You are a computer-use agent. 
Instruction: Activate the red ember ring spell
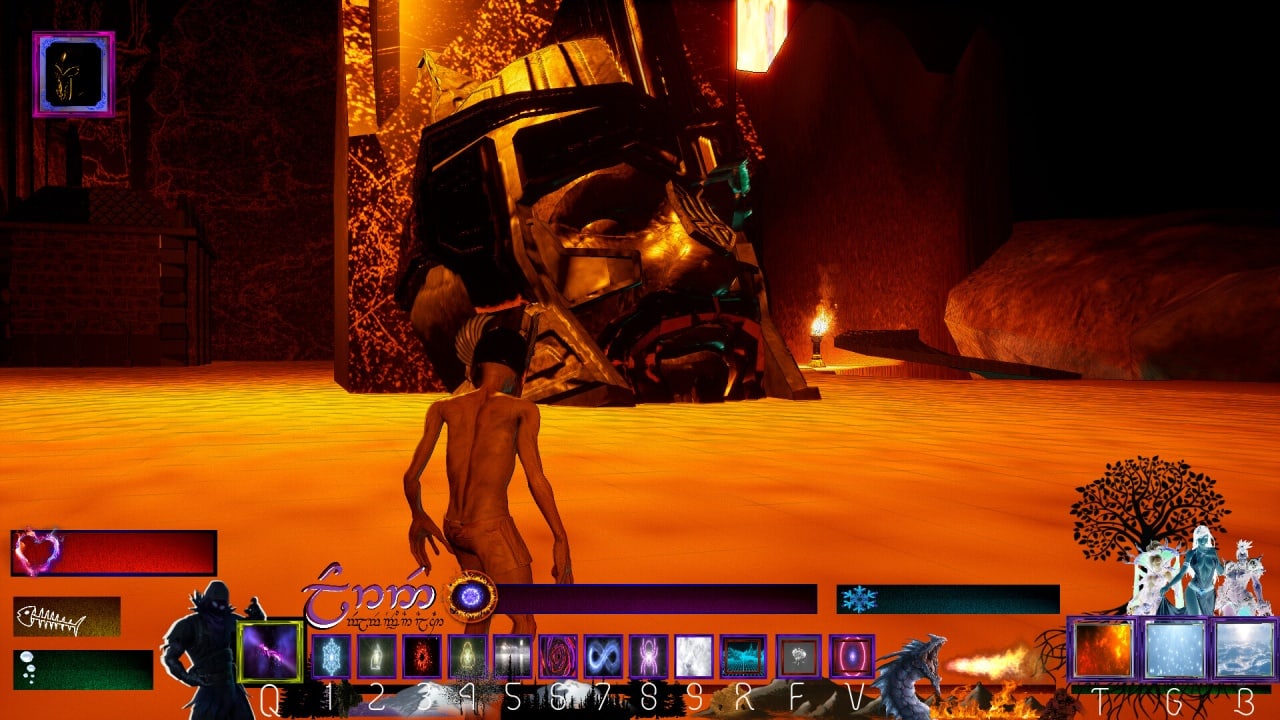(421, 657)
